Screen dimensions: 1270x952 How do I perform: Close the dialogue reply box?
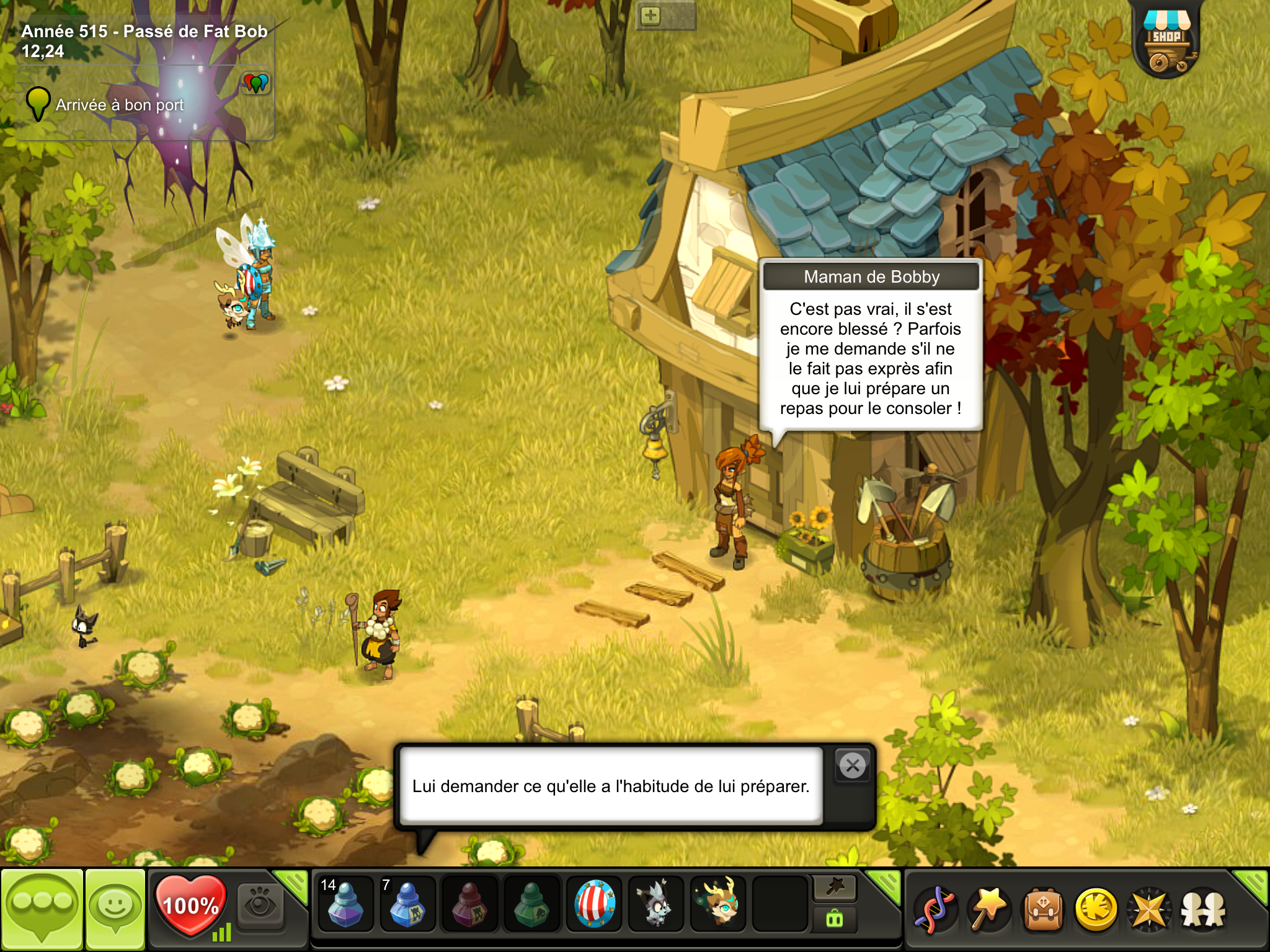click(x=853, y=766)
